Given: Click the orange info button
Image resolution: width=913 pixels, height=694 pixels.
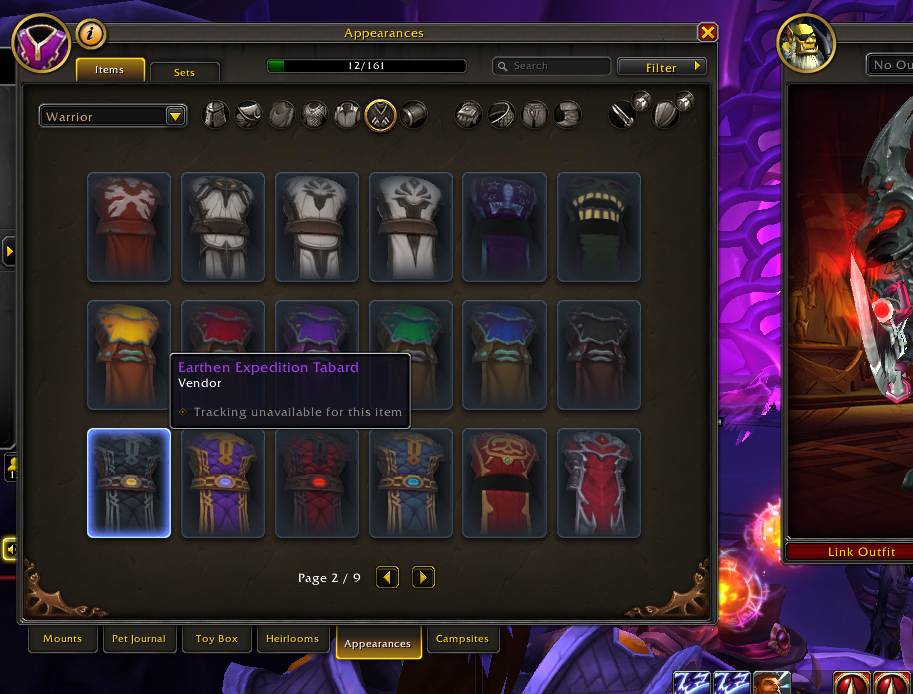Looking at the screenshot, I should (91, 34).
